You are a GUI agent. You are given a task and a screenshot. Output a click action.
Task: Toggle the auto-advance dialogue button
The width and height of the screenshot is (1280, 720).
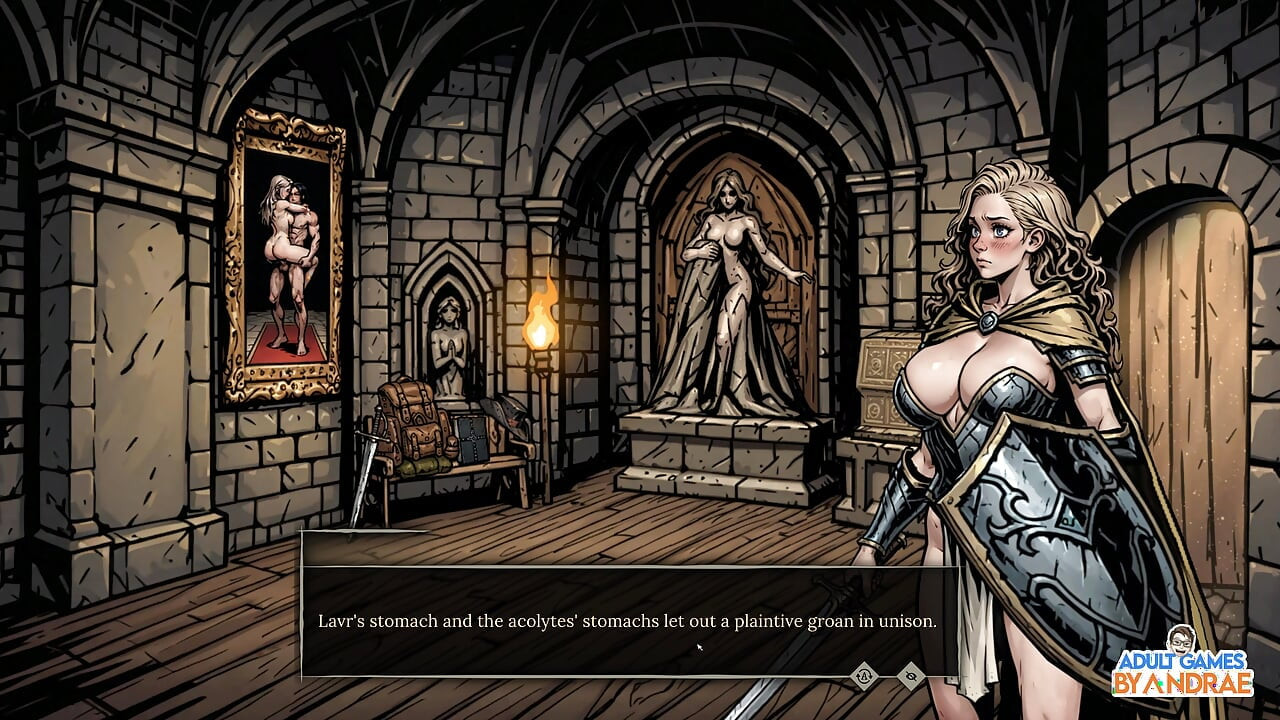click(863, 676)
